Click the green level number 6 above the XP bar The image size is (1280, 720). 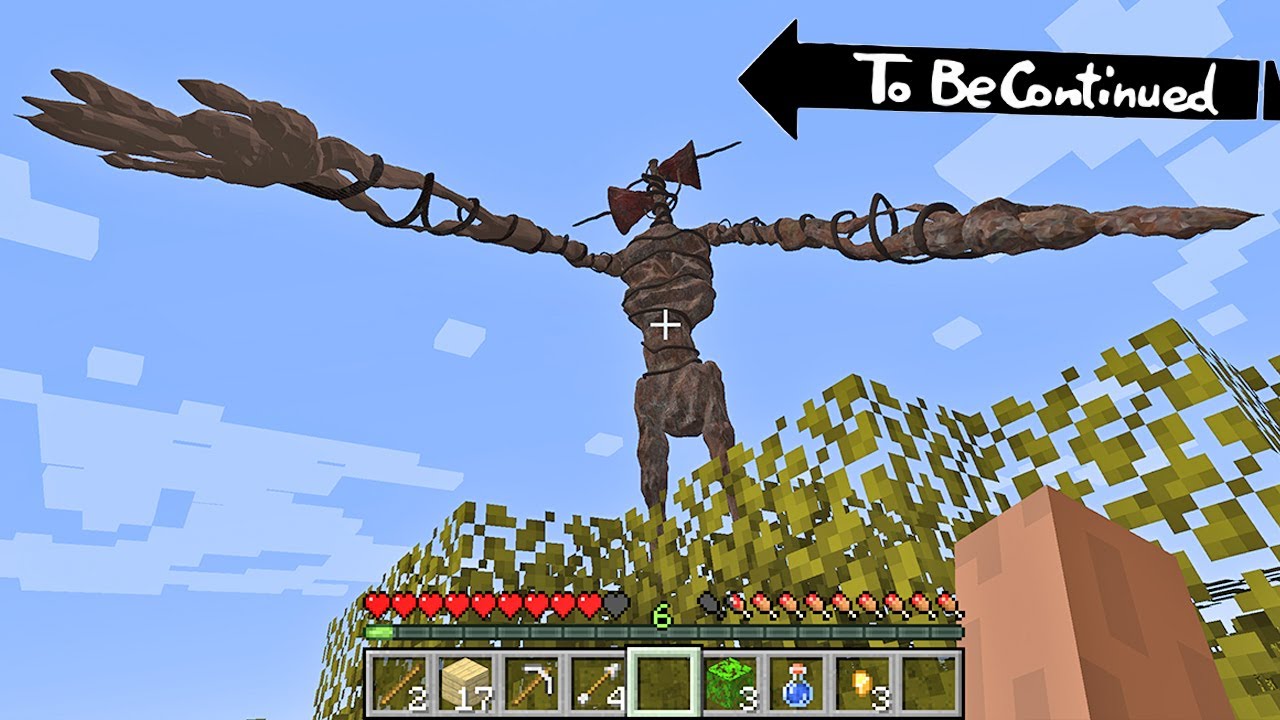click(662, 617)
